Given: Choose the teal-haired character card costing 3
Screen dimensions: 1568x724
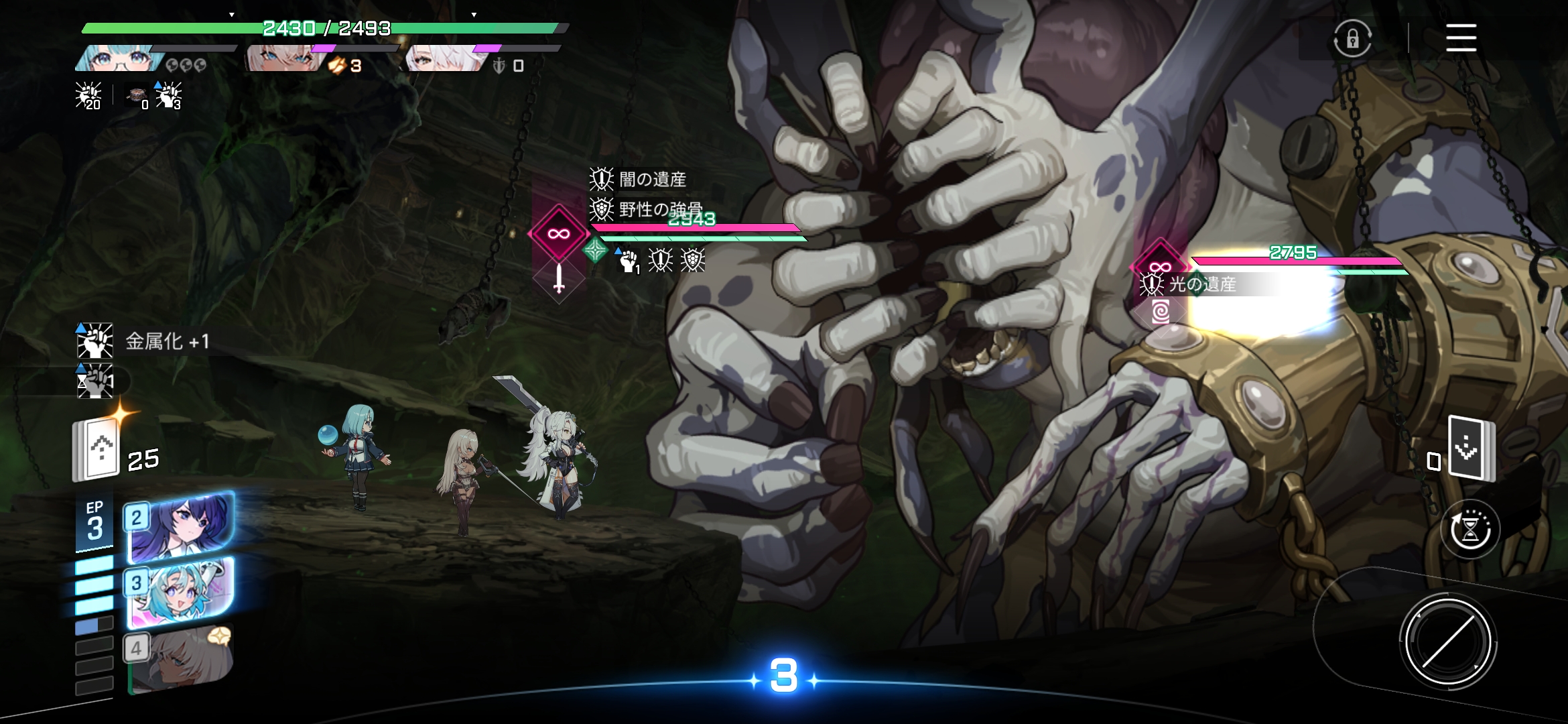Looking at the screenshot, I should [181, 592].
